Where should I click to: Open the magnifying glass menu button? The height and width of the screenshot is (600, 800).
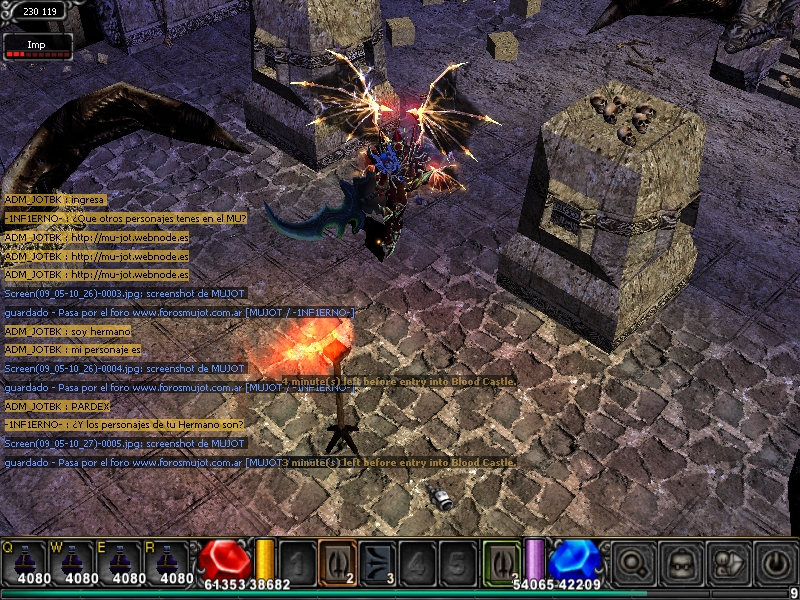(632, 562)
